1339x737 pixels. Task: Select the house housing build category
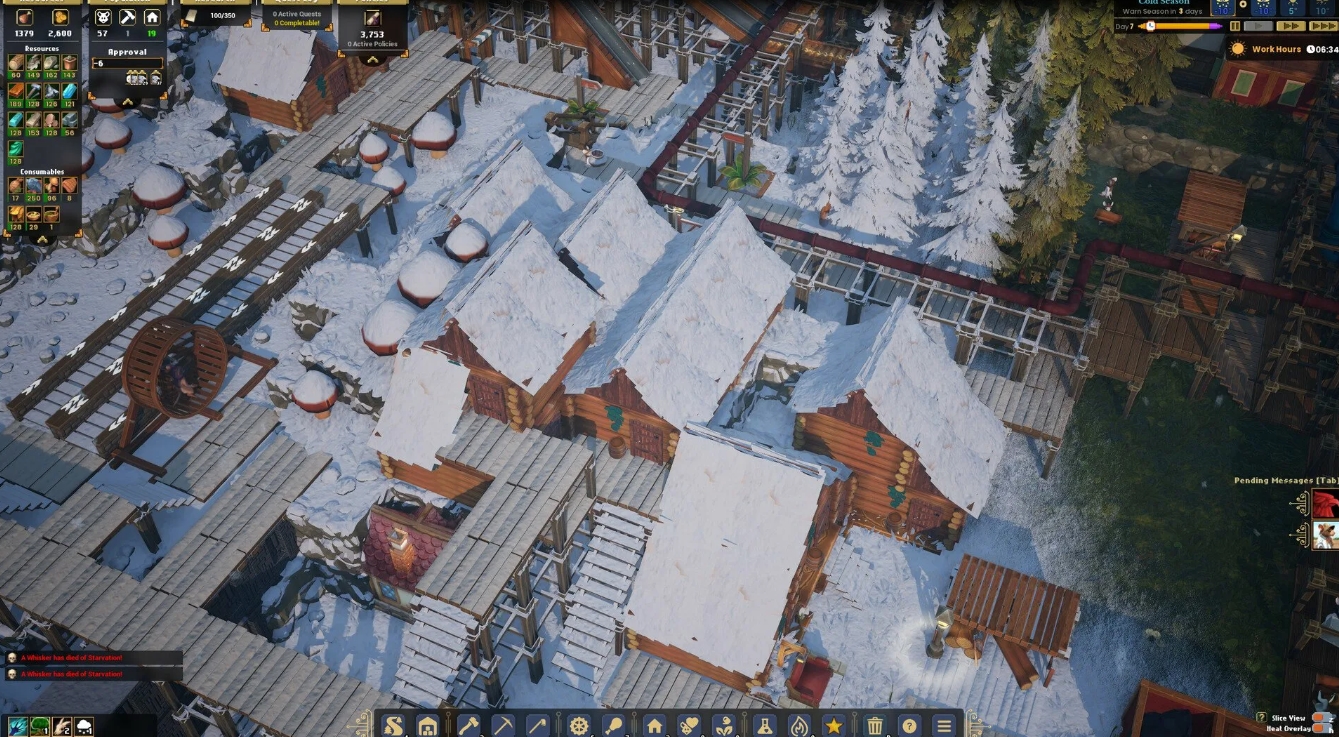point(654,726)
